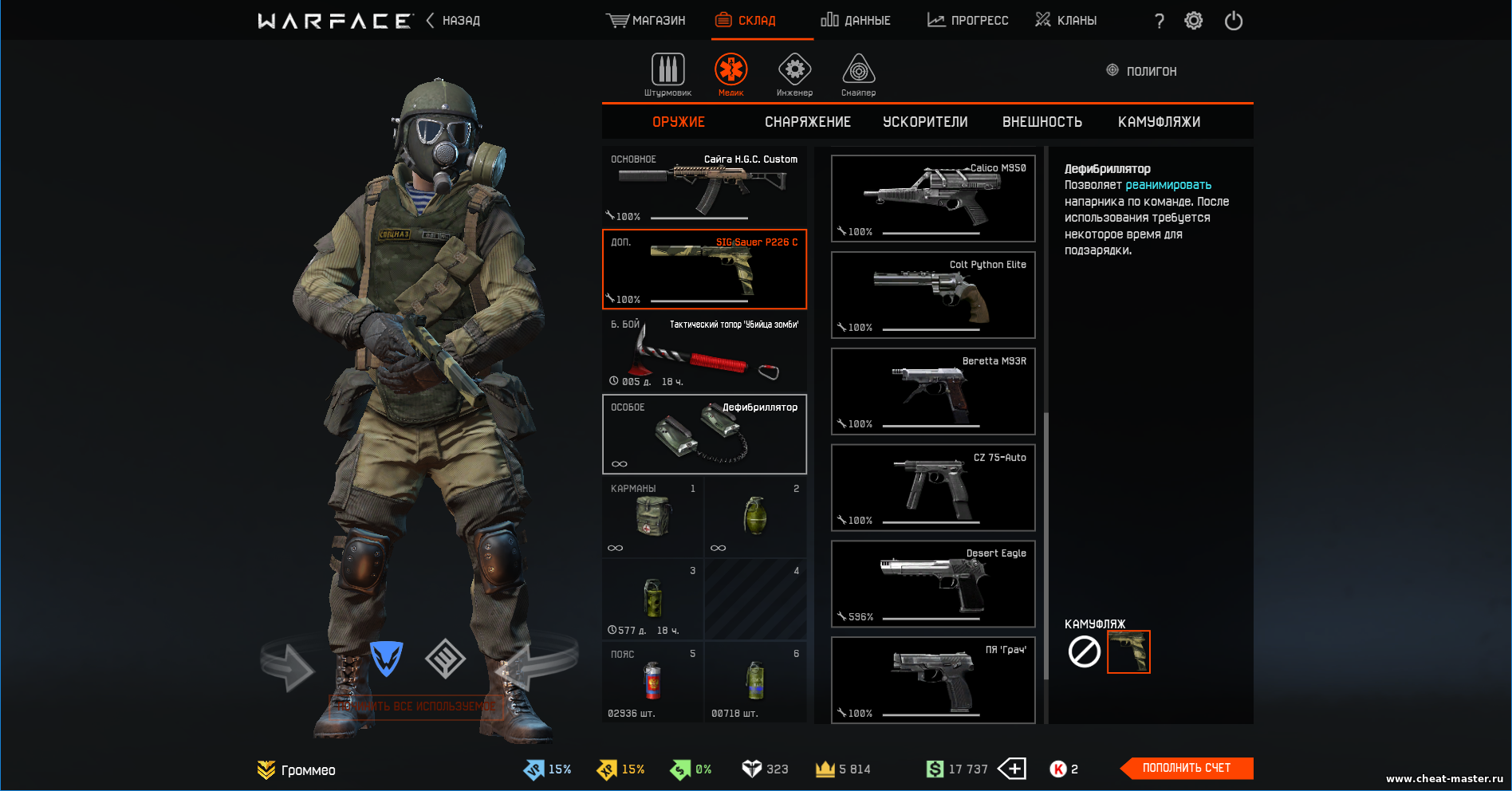Switch to the СНАРЯЖЕНИЕ tab
1512x791 pixels.
coord(808,122)
